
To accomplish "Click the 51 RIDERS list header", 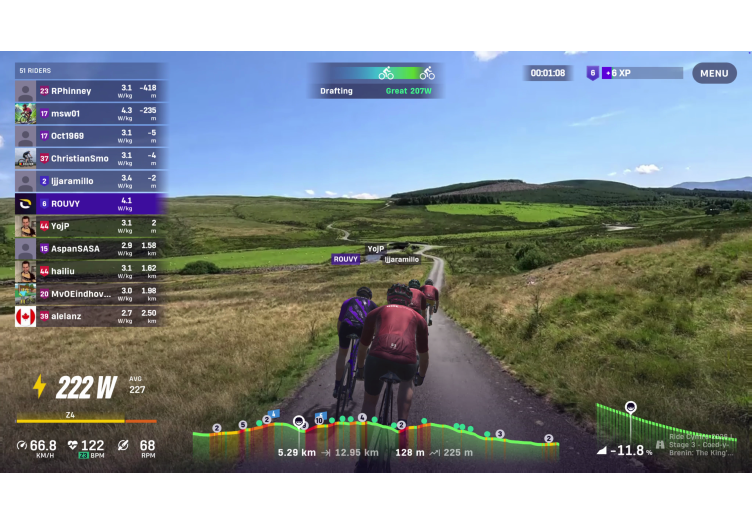I will (x=90, y=70).
